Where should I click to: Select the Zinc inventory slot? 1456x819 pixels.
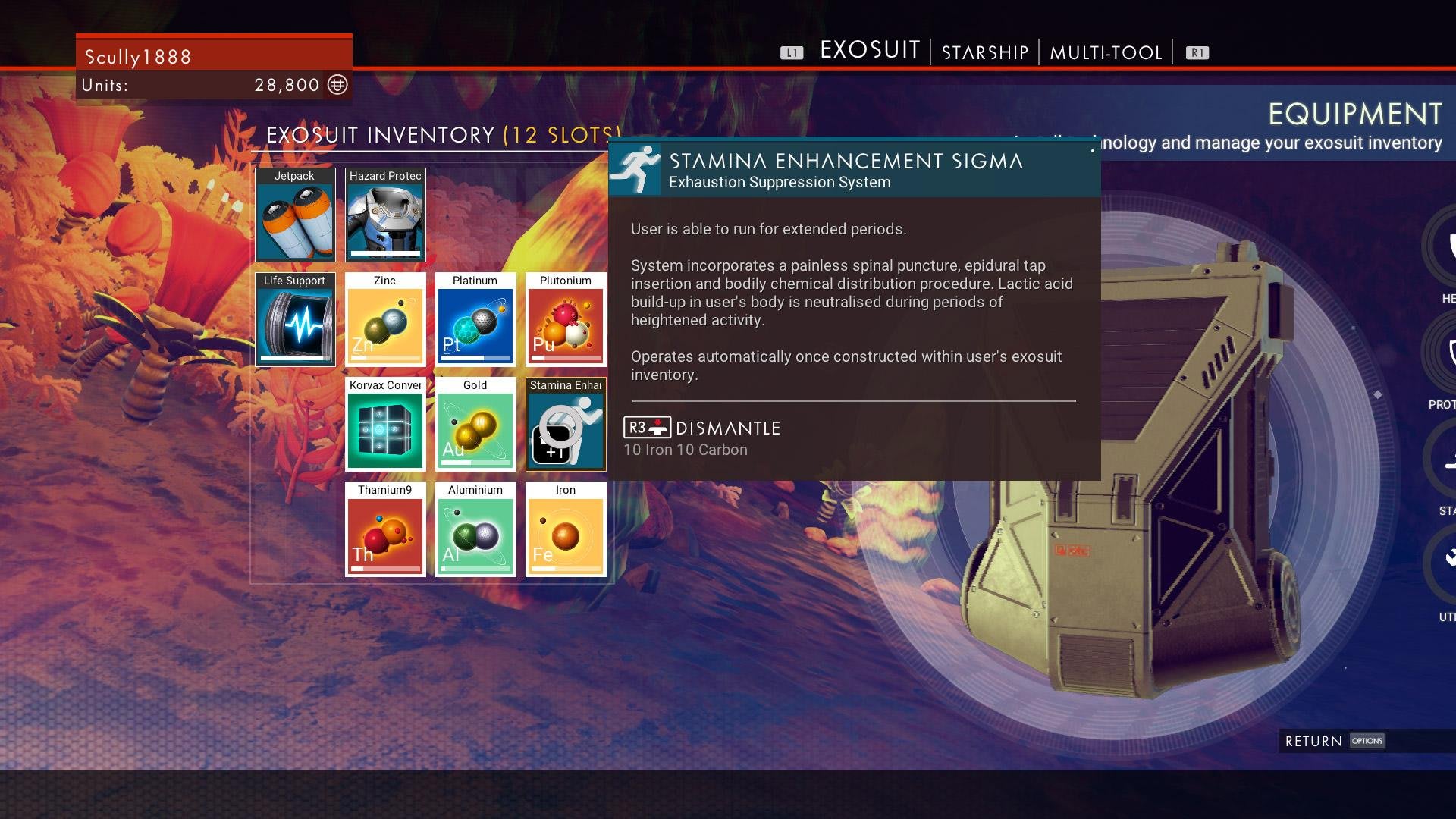click(x=385, y=320)
